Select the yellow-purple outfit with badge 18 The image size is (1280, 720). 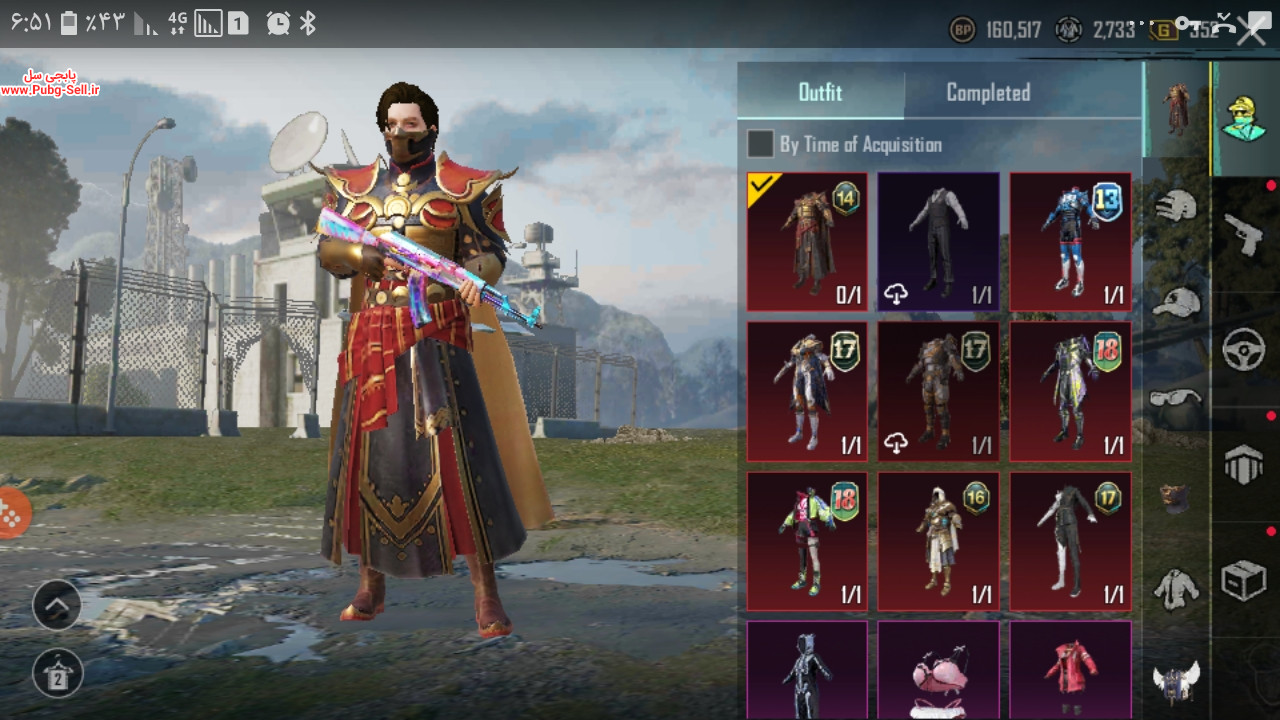1070,391
